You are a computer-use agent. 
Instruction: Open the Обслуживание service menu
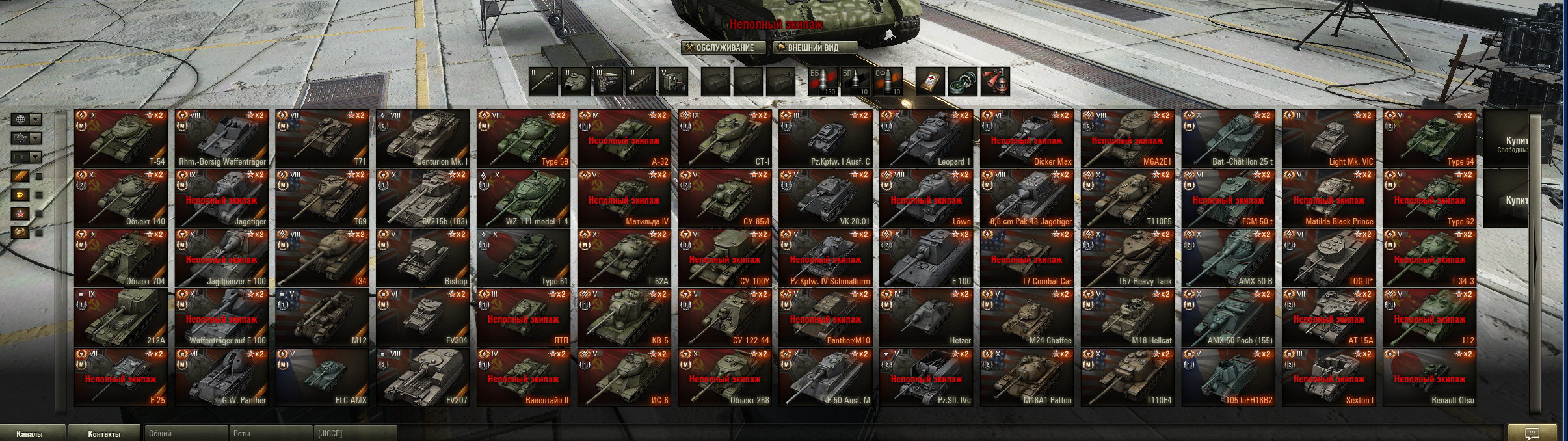(723, 47)
